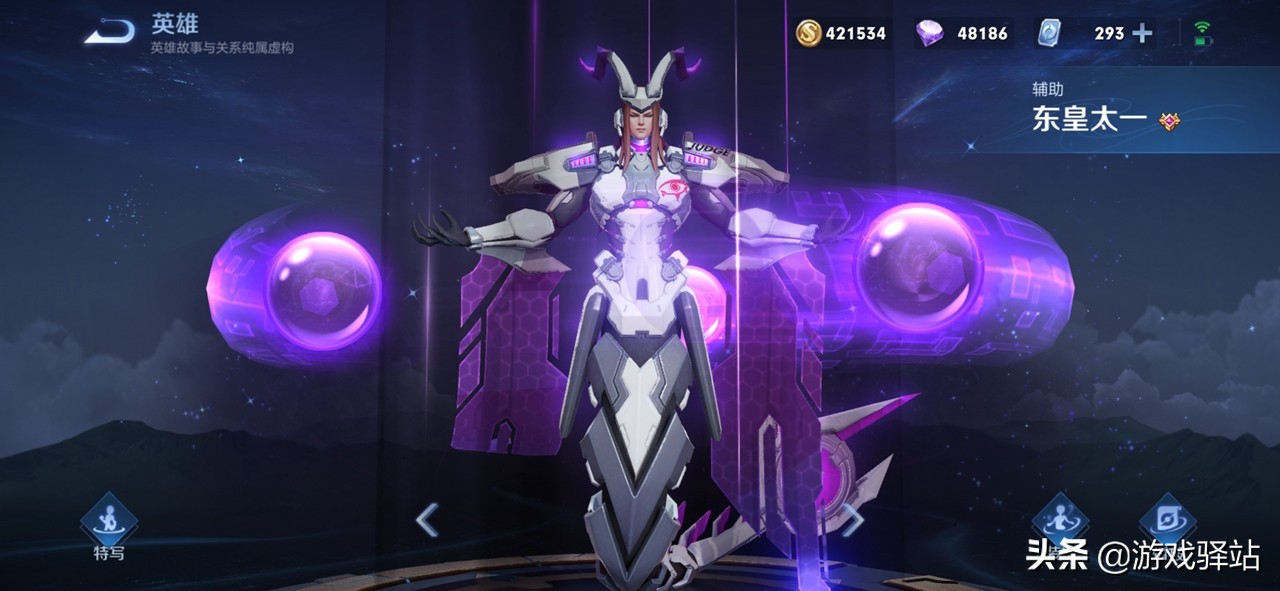Add more tickets with the plus button
Viewport: 1280px width, 591px height.
click(1142, 34)
